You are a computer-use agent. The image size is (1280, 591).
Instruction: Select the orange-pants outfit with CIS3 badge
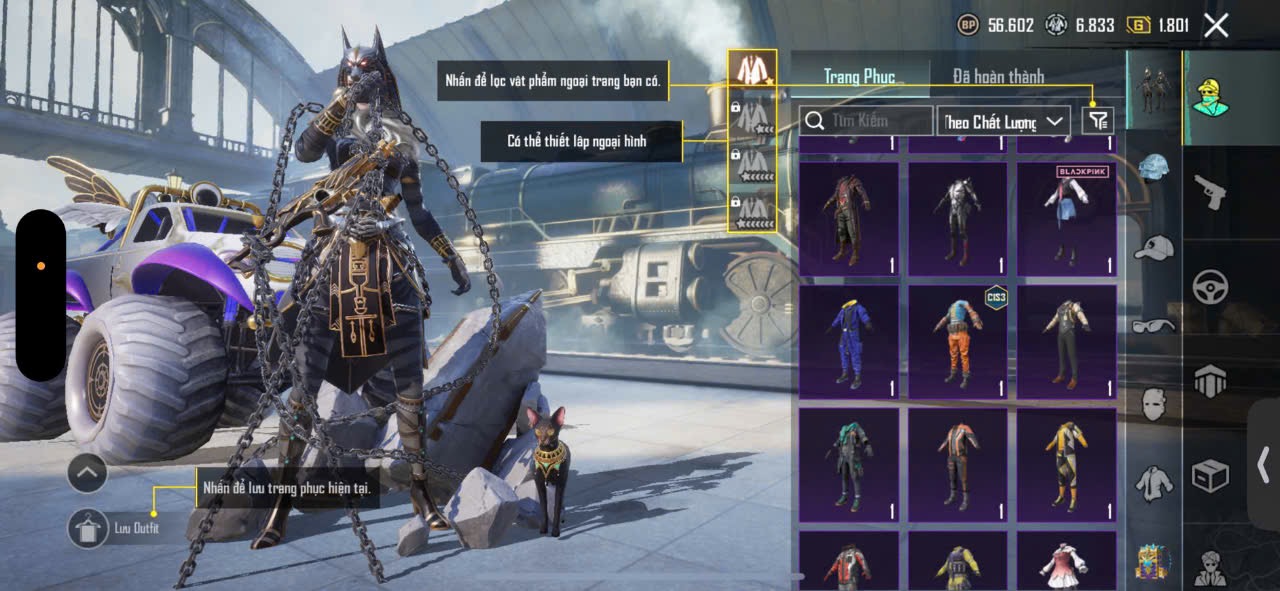click(958, 342)
